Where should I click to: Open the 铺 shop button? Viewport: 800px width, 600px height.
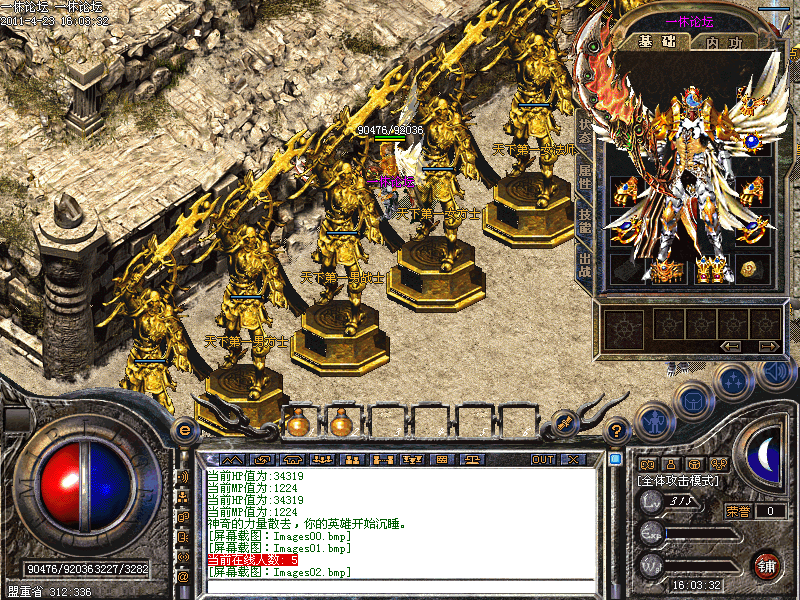coord(766,564)
